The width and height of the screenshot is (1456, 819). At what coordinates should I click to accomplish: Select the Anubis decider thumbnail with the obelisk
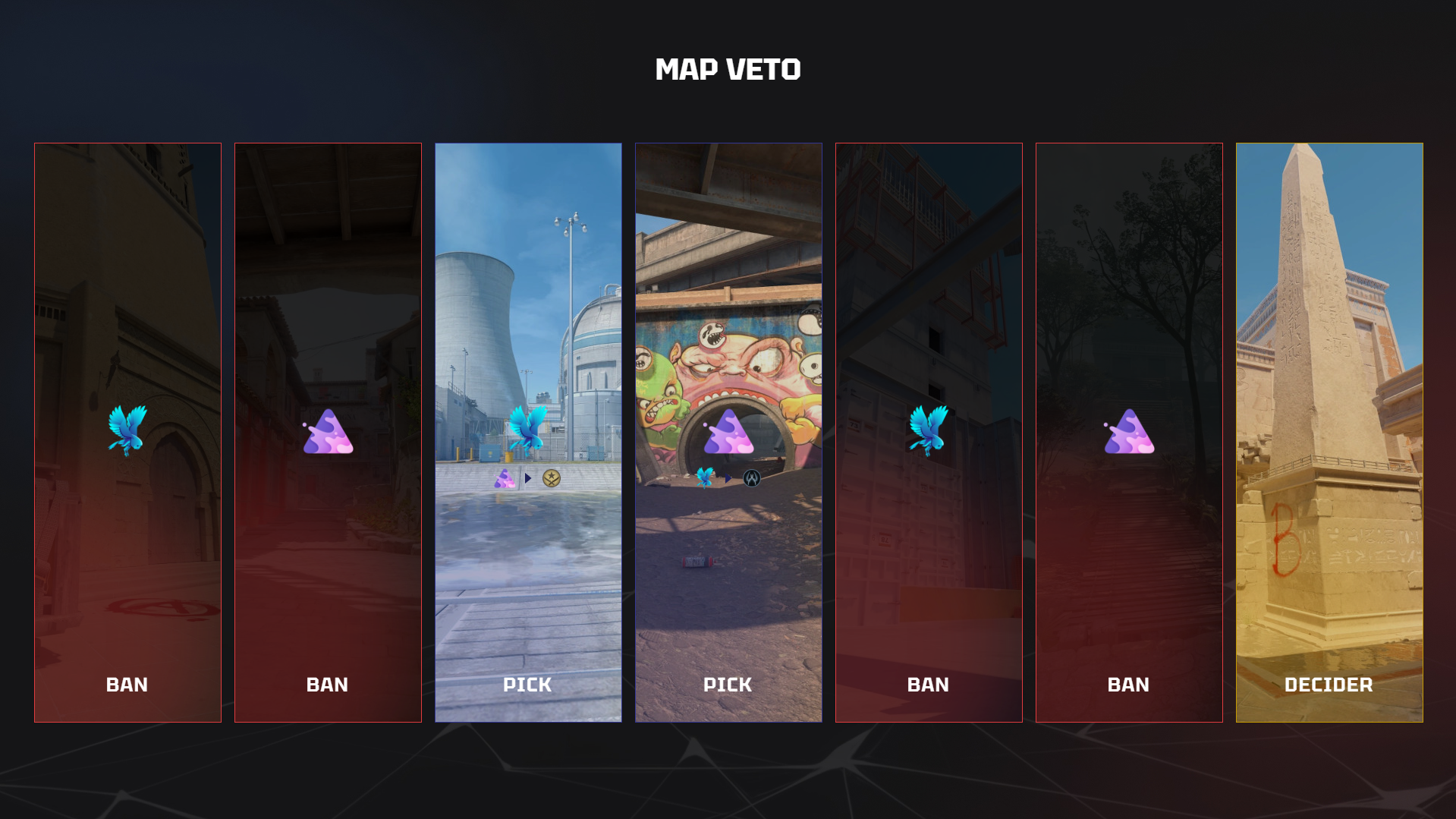point(1329,342)
